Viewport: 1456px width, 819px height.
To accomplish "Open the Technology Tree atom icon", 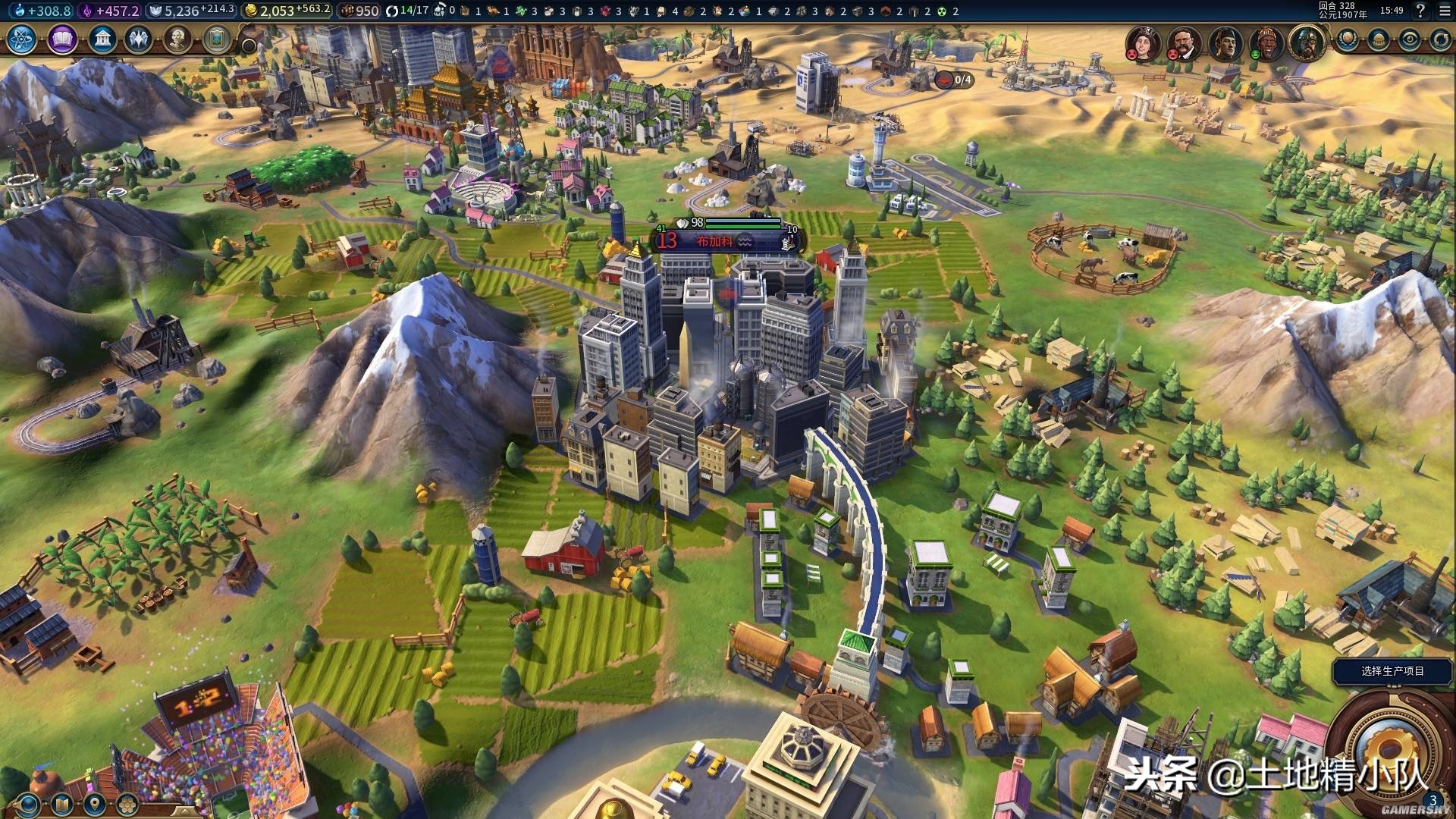I will (x=22, y=39).
